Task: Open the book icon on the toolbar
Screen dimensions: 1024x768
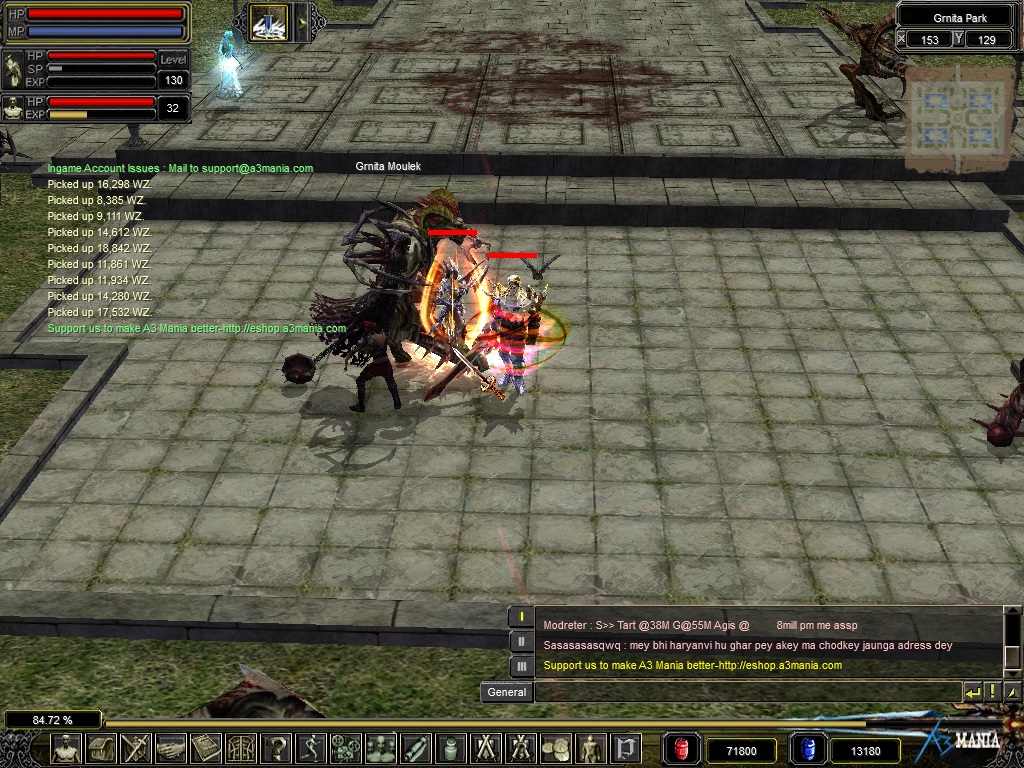Action: (x=206, y=748)
